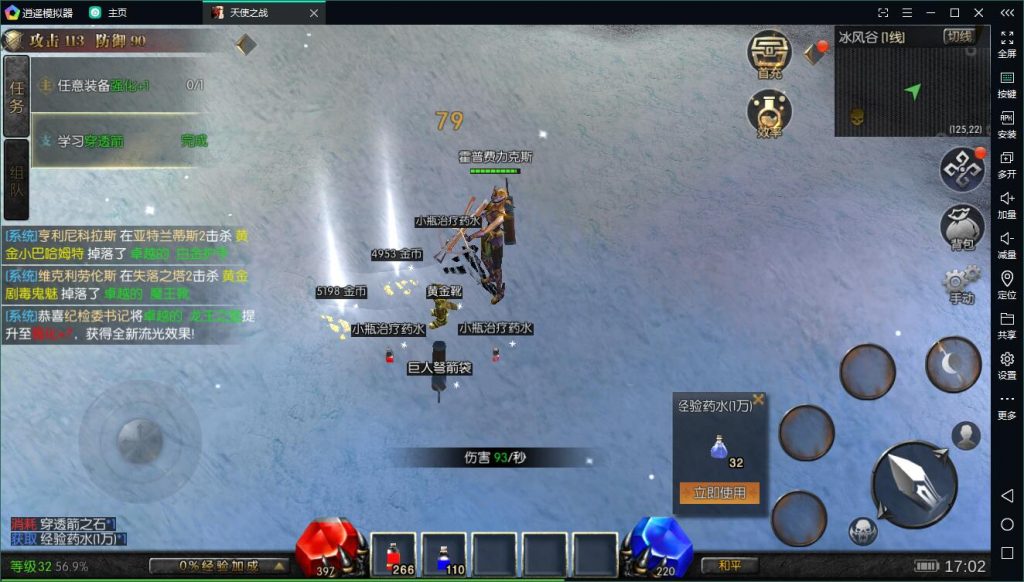
Task: Use the red health potion hotbar slot
Action: (393, 555)
